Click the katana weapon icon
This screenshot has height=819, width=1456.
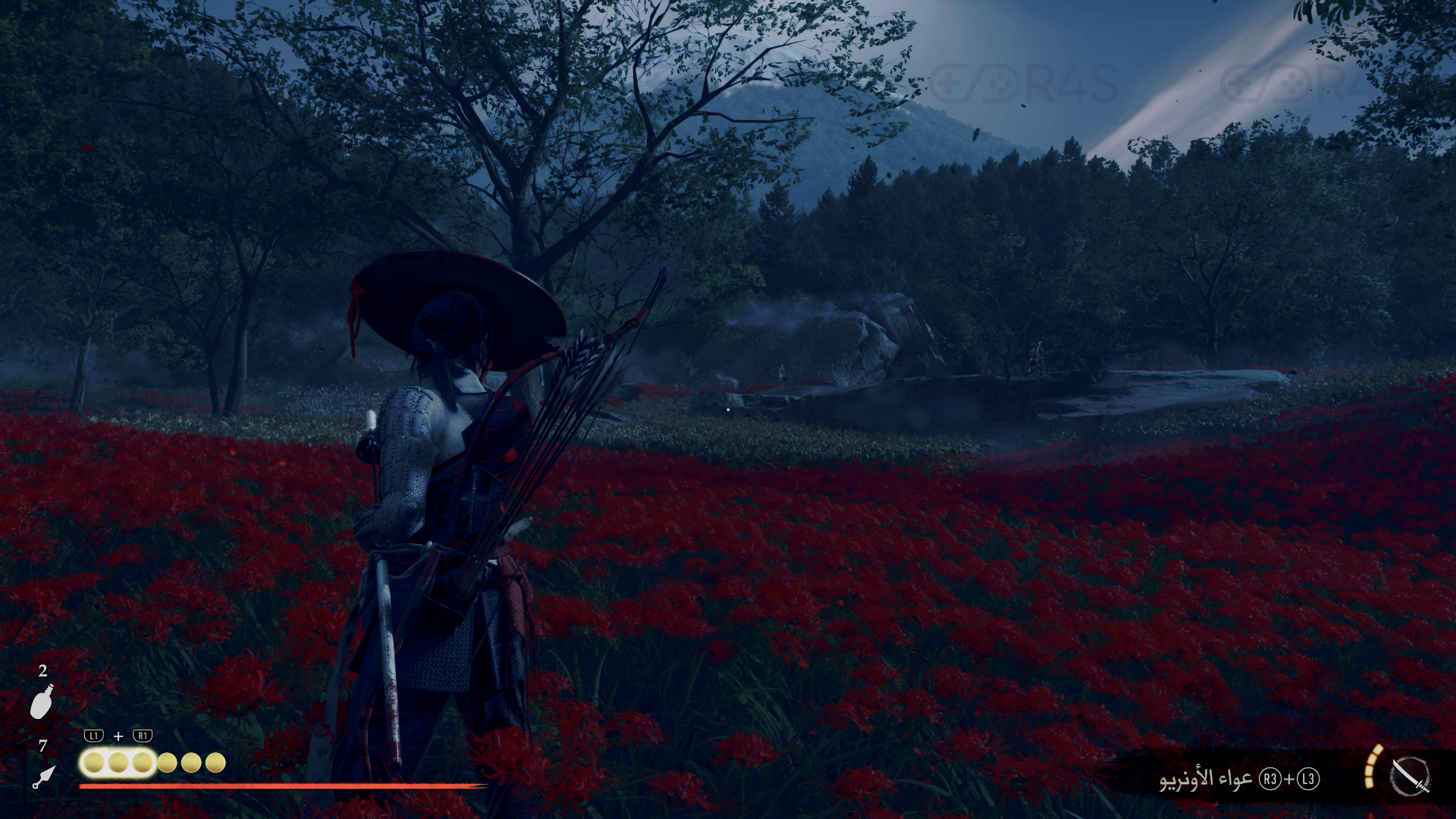1410,777
